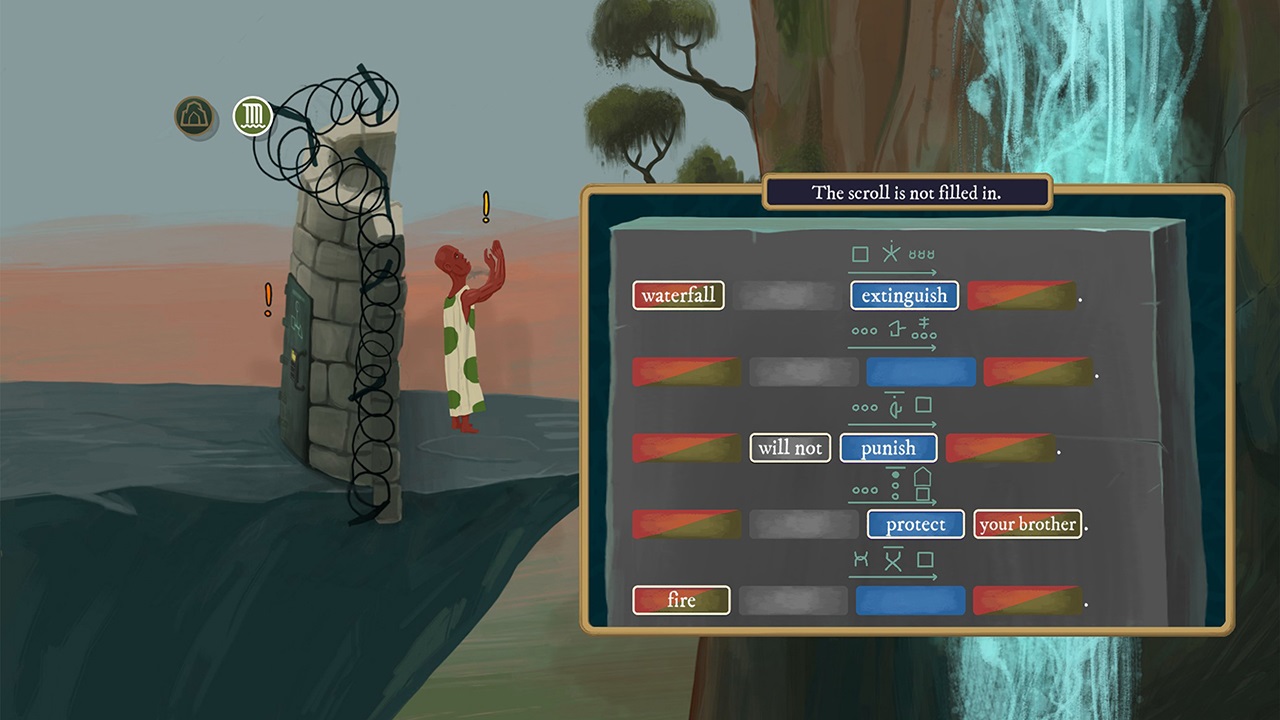Click the hourglass glyph above the bottom sentence
Viewport: 1280px width, 720px height.
[861, 561]
